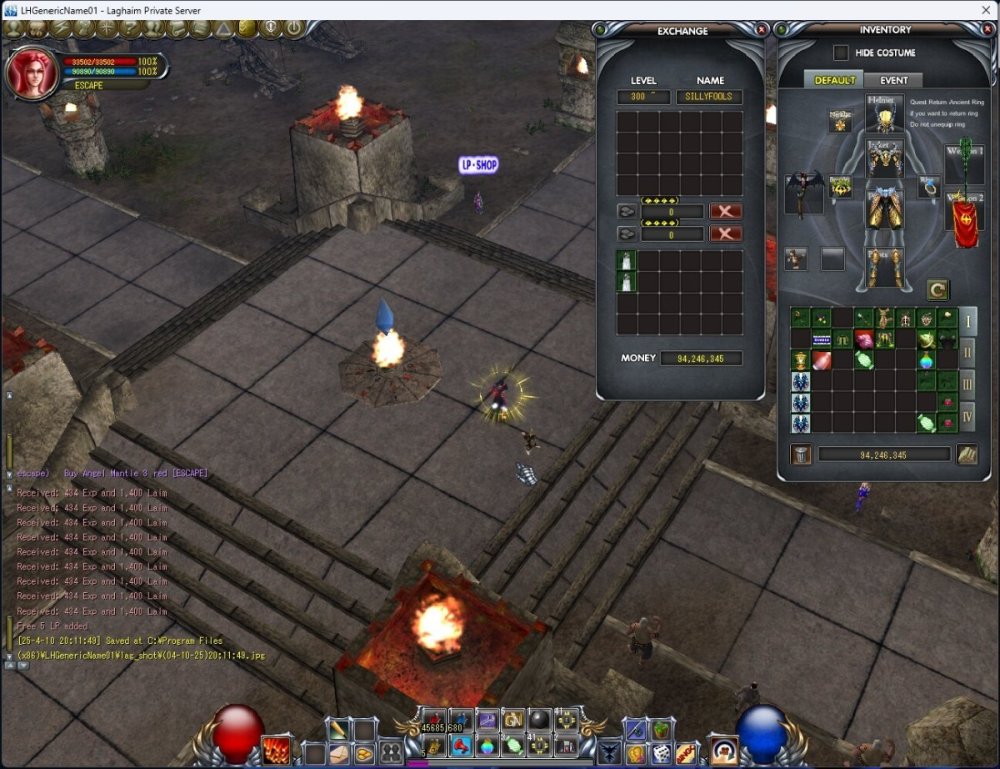Click the red-haired character portrait
The height and width of the screenshot is (769, 1000).
(x=33, y=72)
